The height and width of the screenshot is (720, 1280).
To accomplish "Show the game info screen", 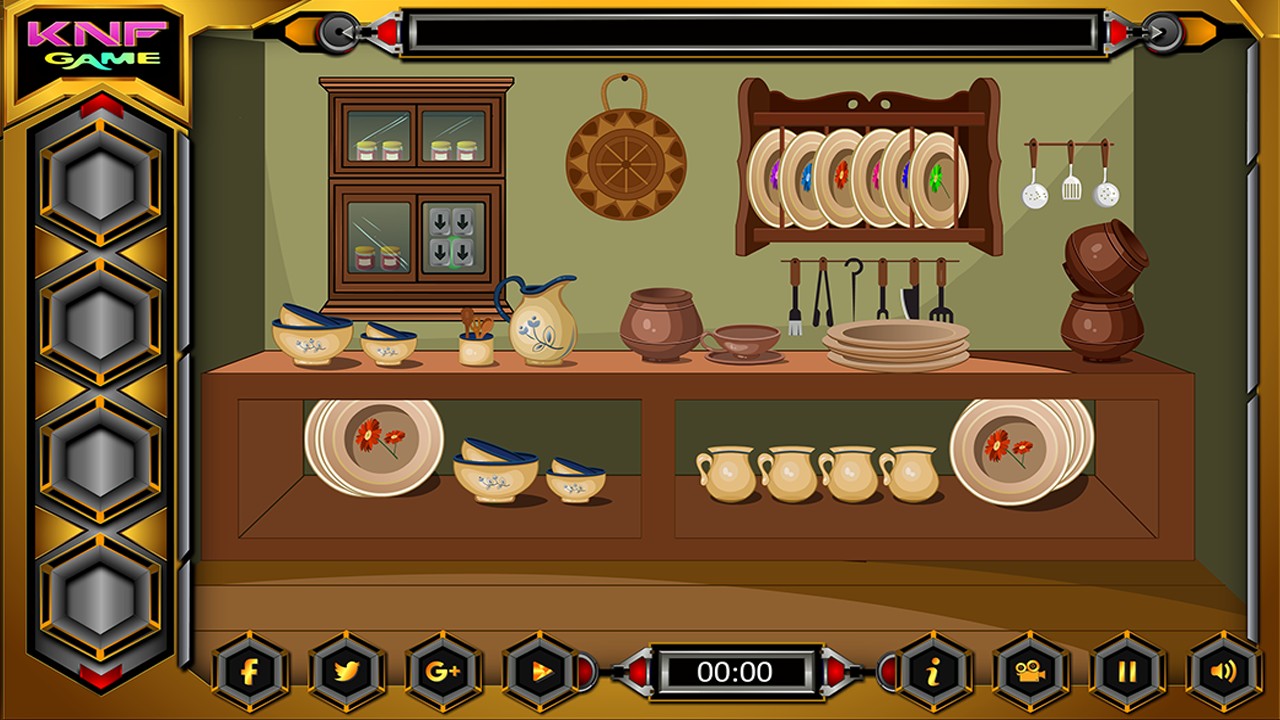I will pos(933,671).
